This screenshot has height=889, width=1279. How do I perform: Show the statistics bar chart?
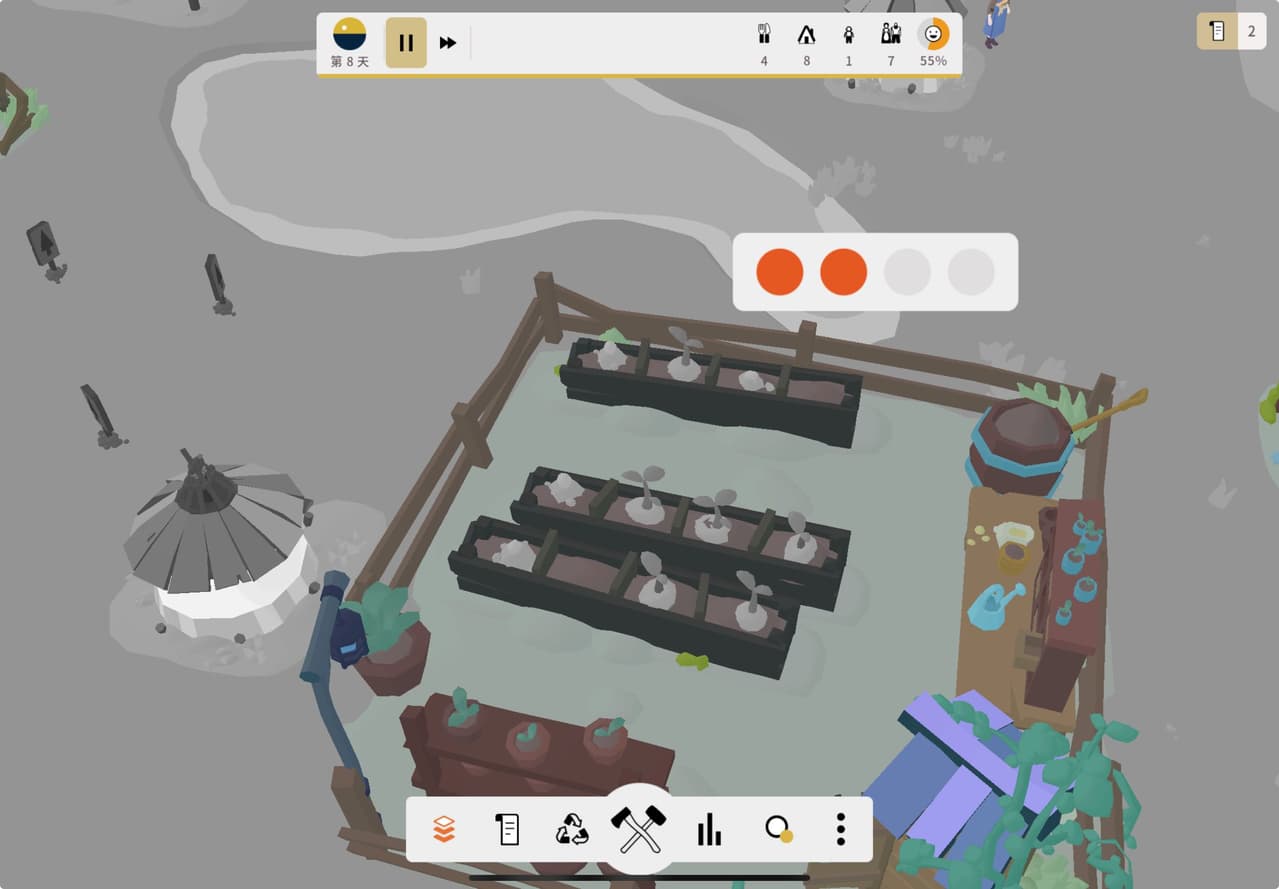tap(709, 829)
